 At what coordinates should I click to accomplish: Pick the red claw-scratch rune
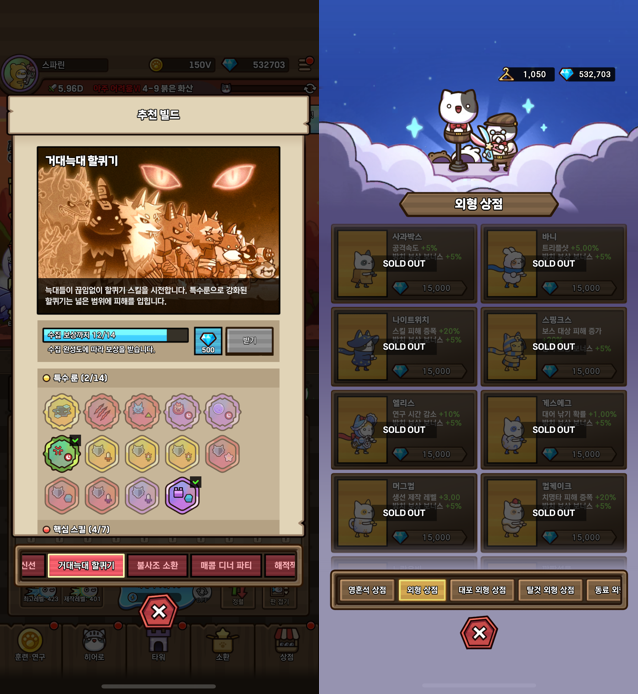[102, 412]
